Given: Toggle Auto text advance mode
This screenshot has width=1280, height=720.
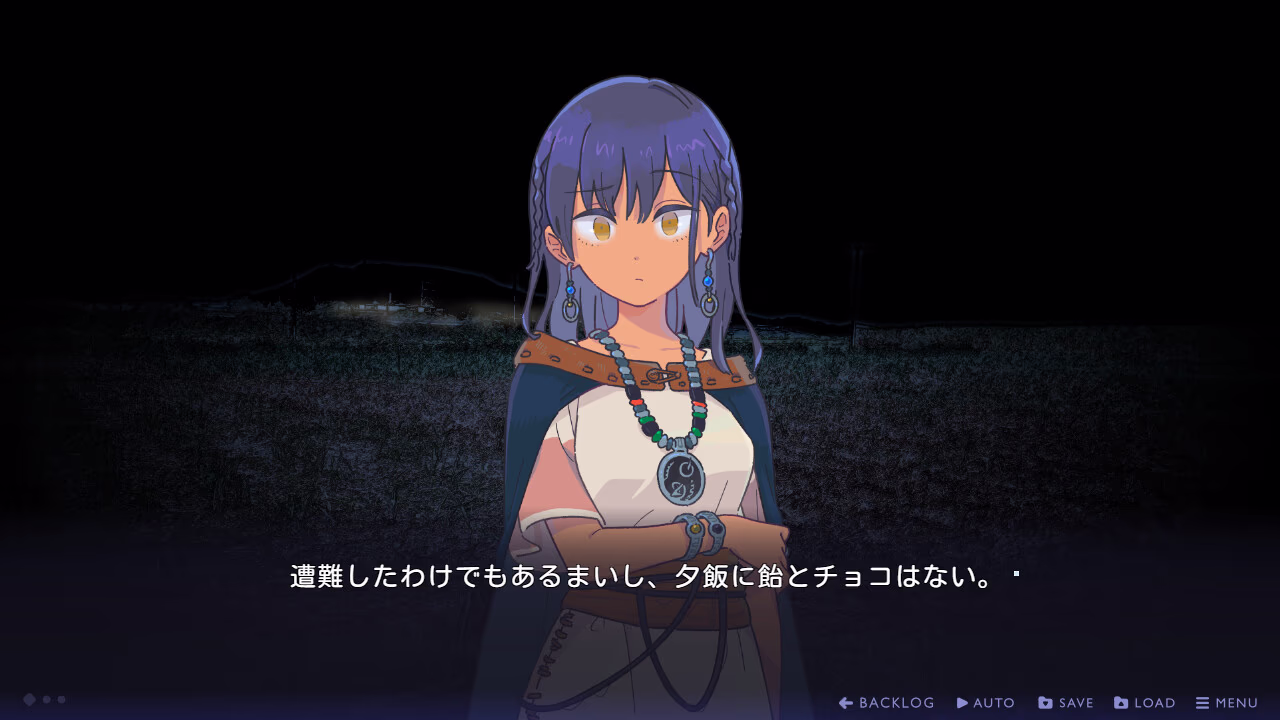Looking at the screenshot, I should point(986,703).
